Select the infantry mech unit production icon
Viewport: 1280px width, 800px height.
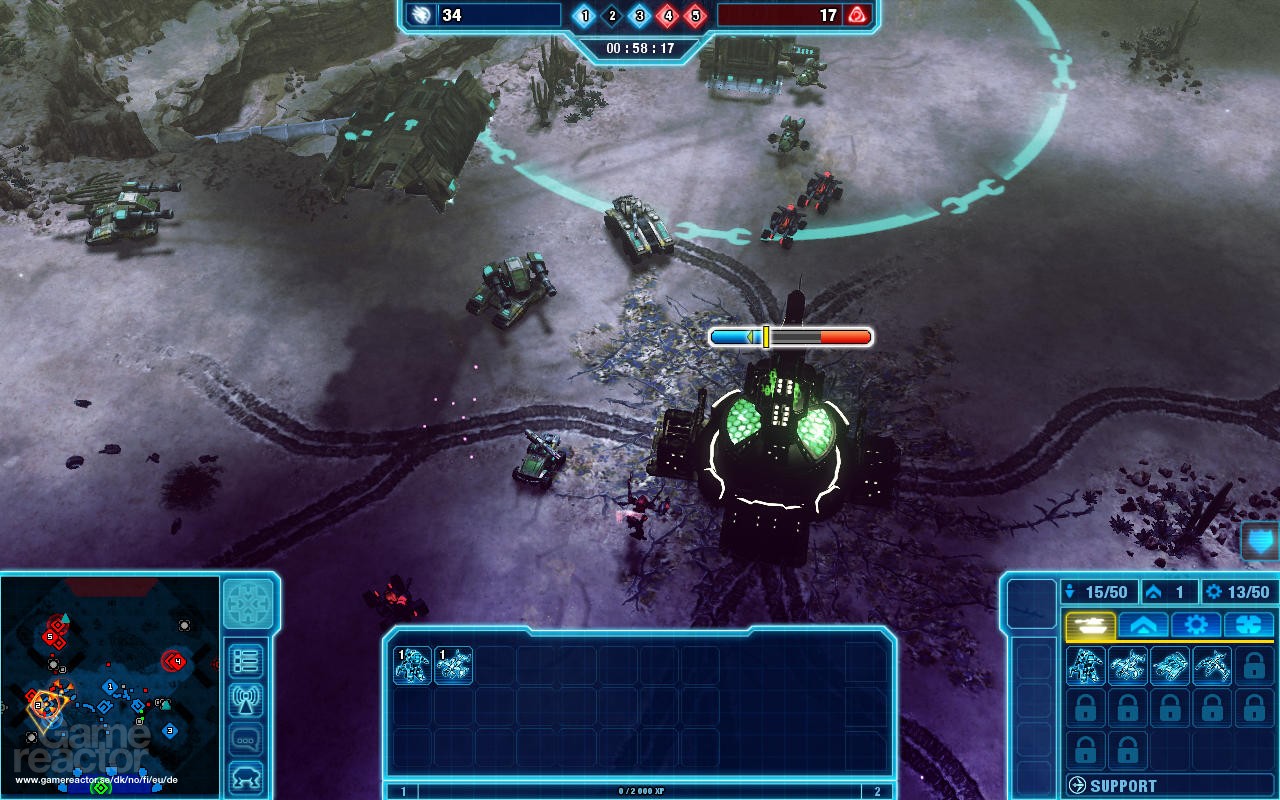(1084, 667)
